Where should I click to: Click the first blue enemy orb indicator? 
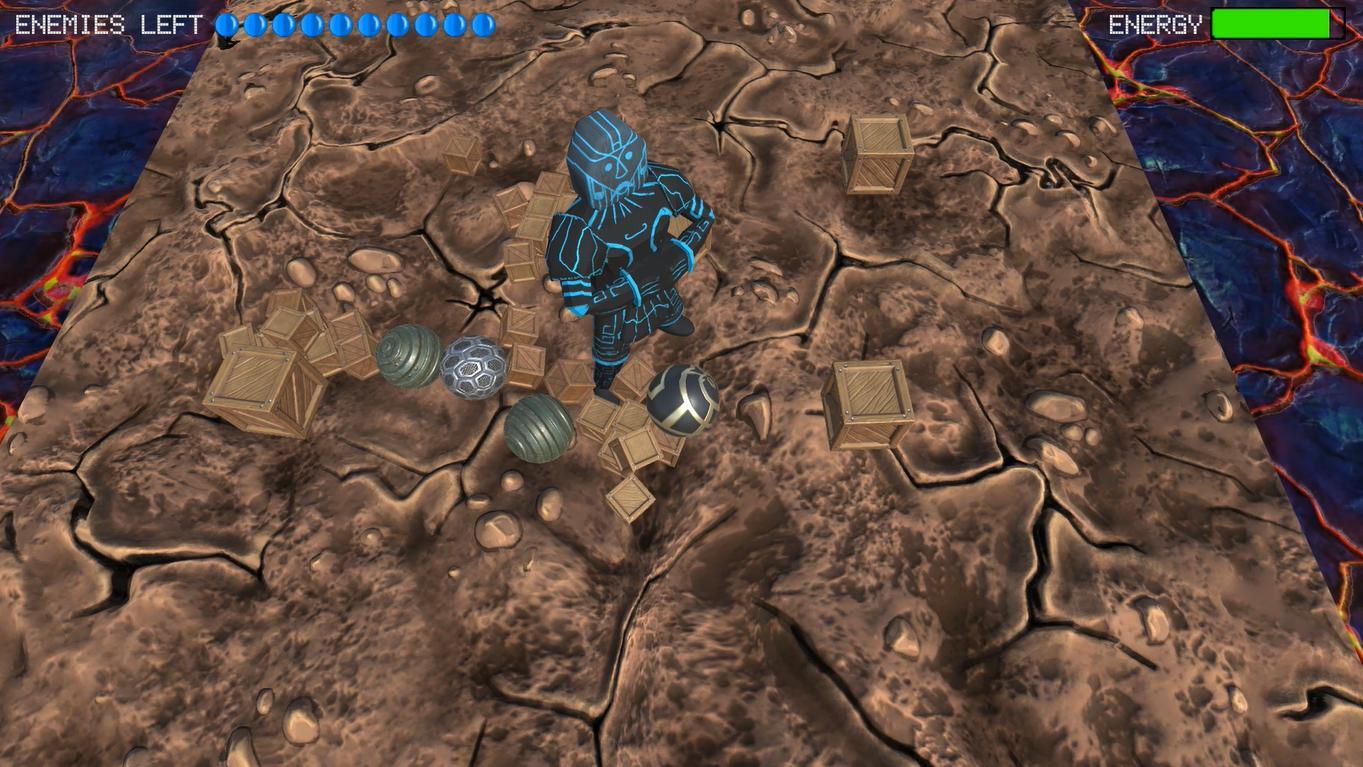pyautogui.click(x=225, y=25)
